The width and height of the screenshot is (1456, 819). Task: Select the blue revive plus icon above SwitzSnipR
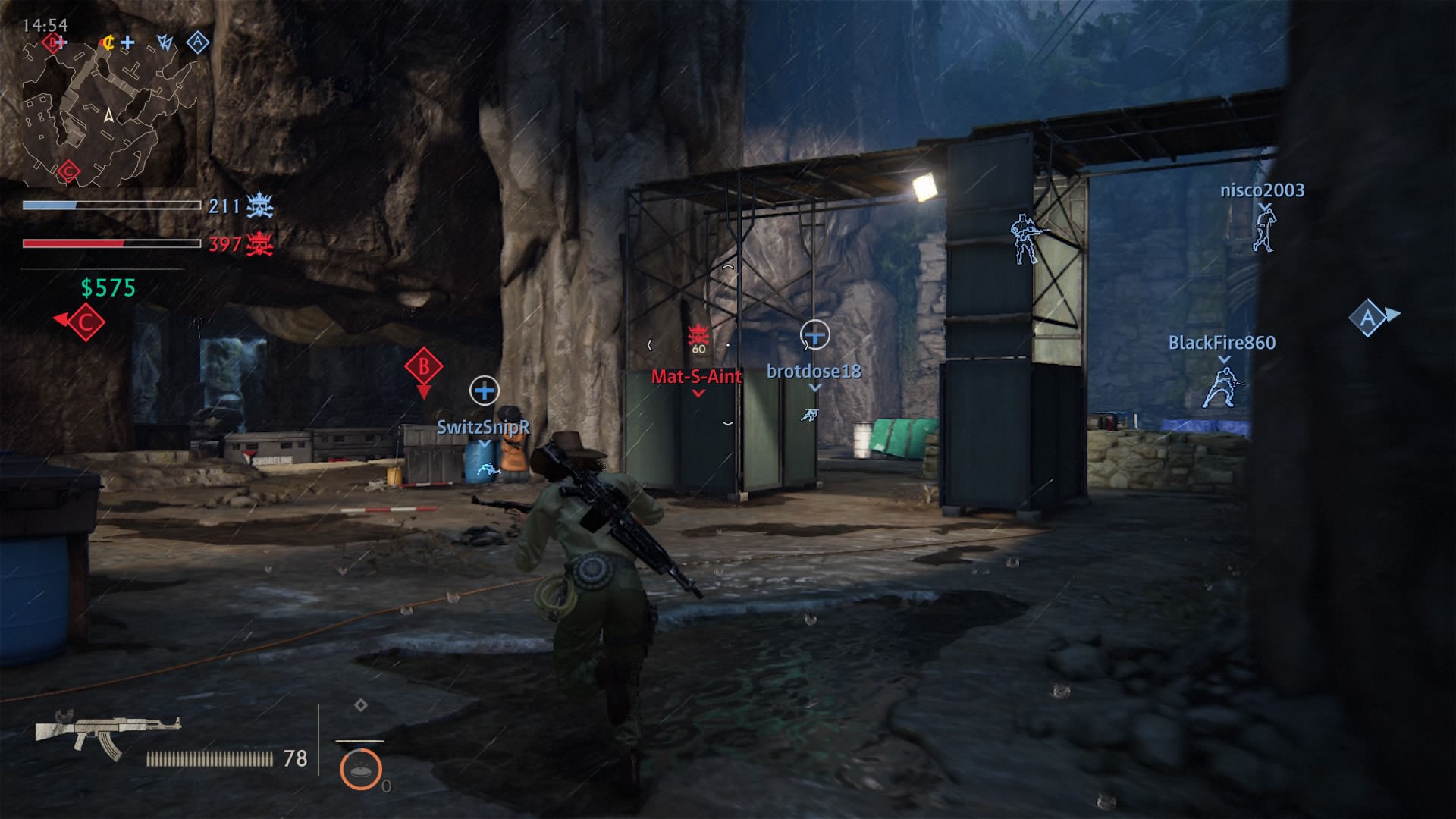(483, 391)
